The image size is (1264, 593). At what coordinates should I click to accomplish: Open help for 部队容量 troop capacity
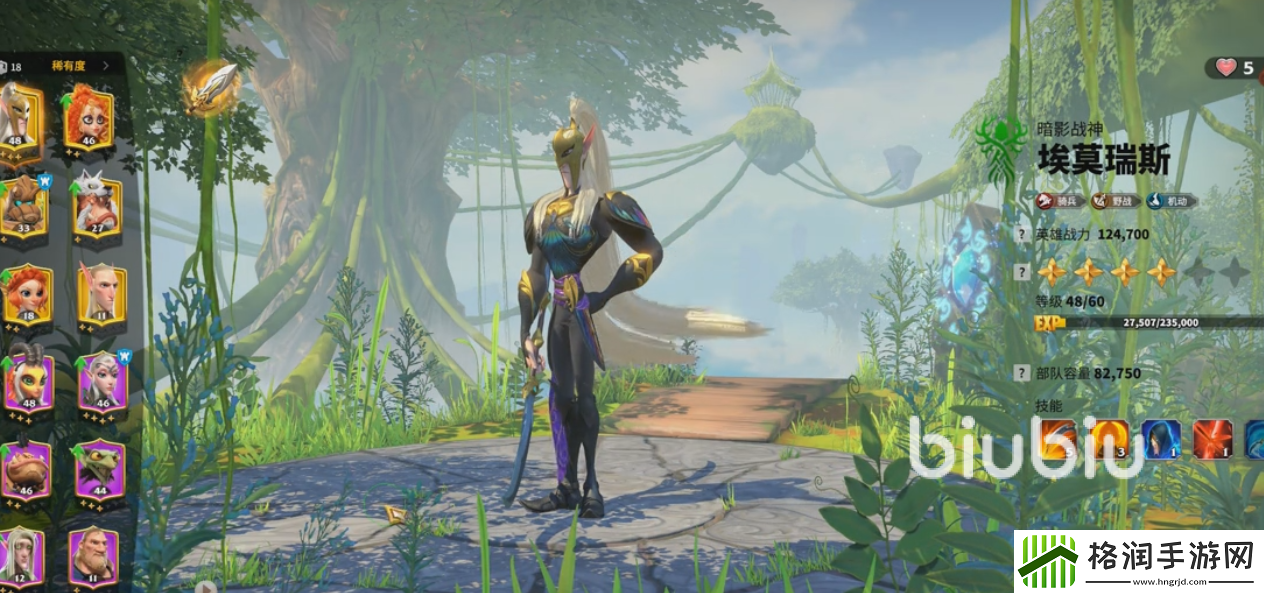click(x=1021, y=373)
